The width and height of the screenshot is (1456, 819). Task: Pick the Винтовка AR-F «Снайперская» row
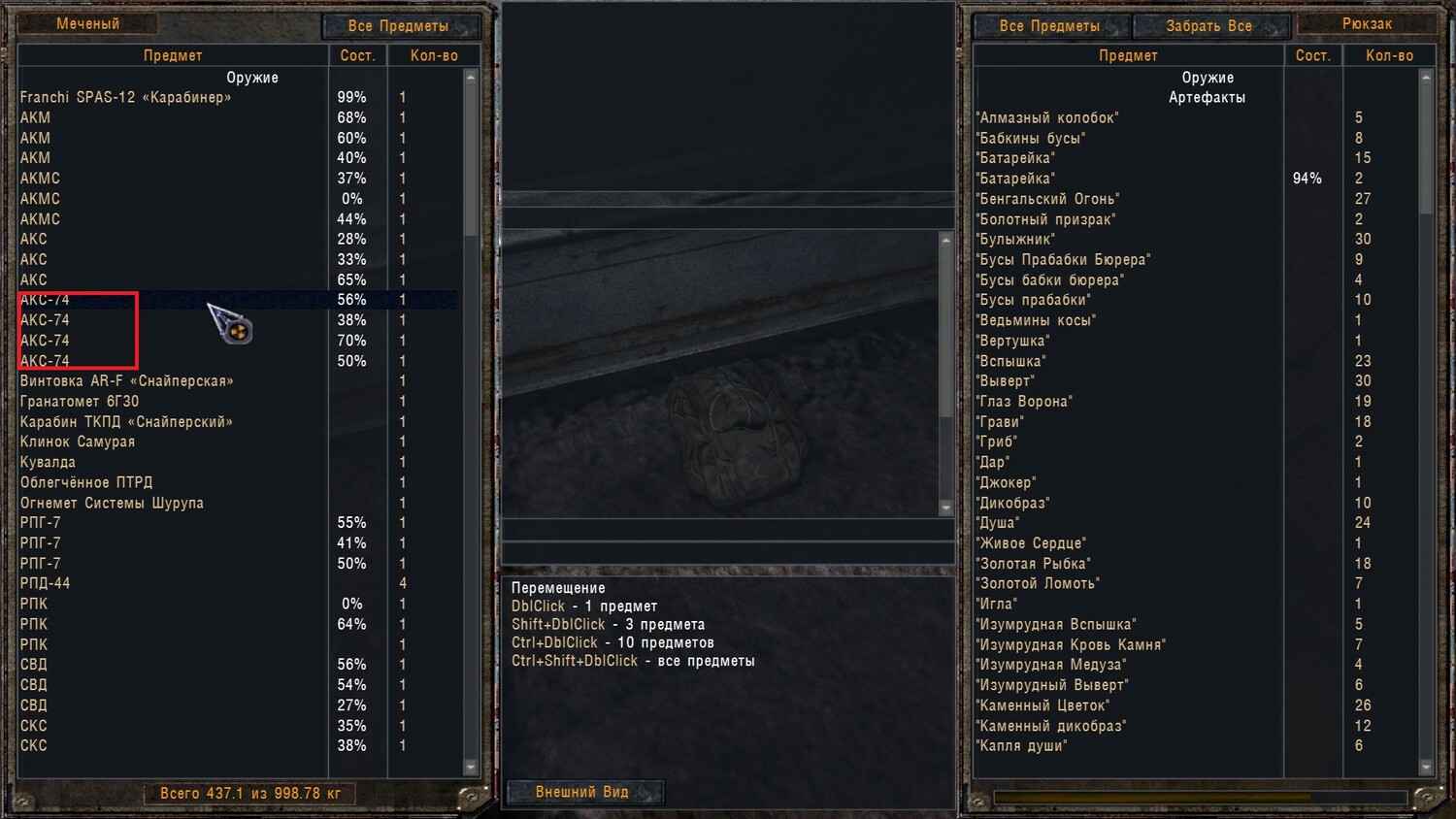pyautogui.click(x=127, y=380)
